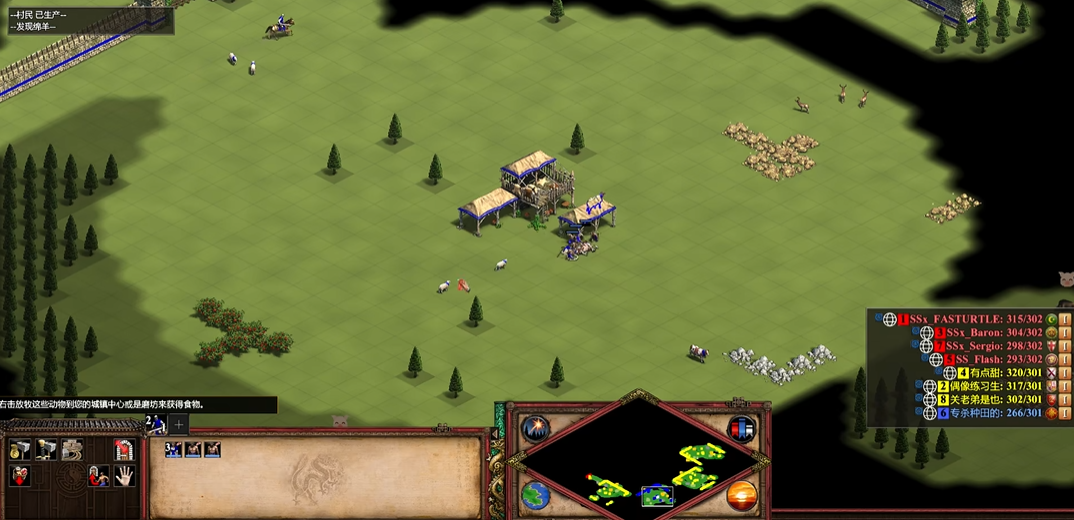Open the economic buildings build menu
The image size is (1074, 520).
(19, 451)
